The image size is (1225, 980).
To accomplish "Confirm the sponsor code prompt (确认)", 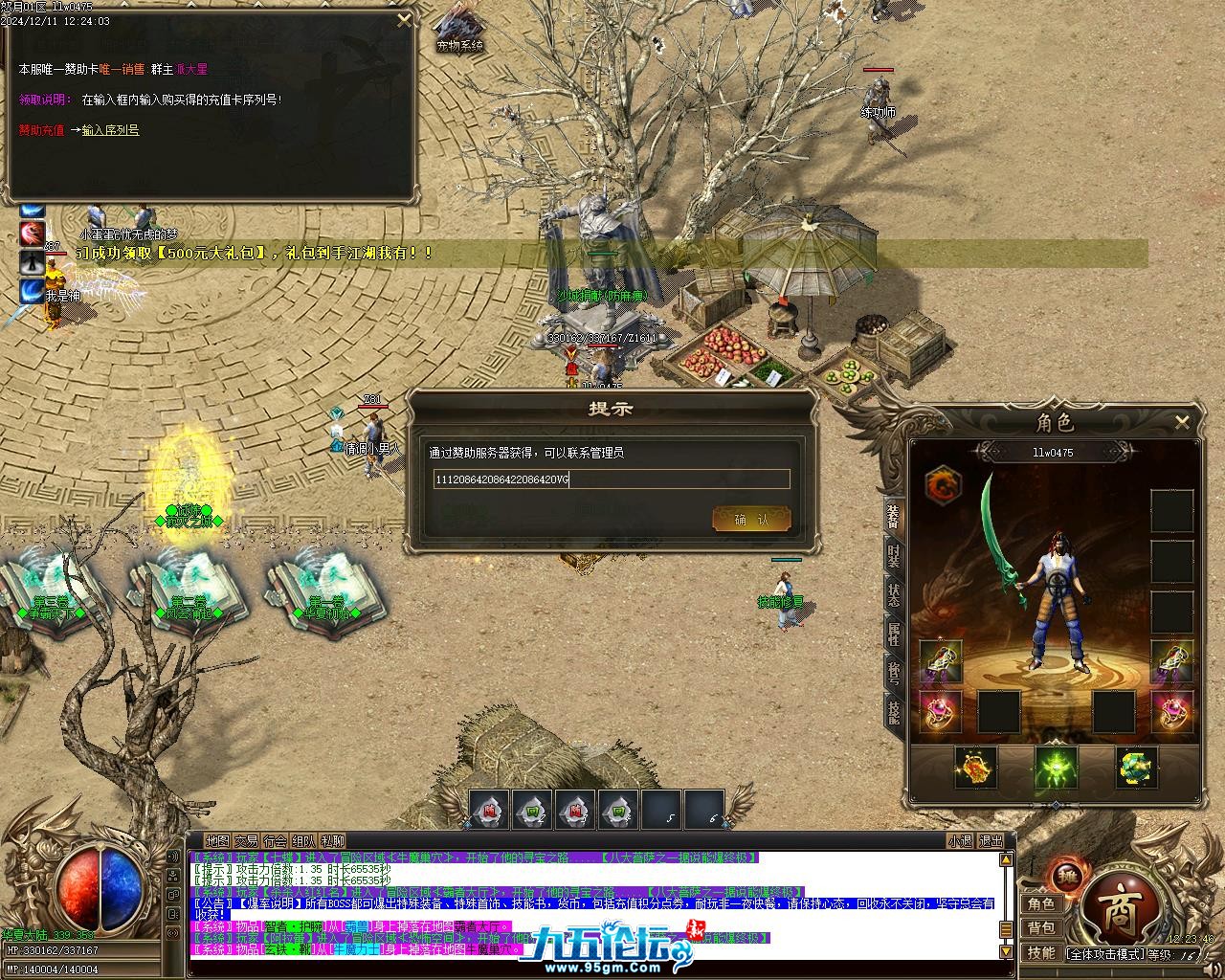I will [751, 520].
